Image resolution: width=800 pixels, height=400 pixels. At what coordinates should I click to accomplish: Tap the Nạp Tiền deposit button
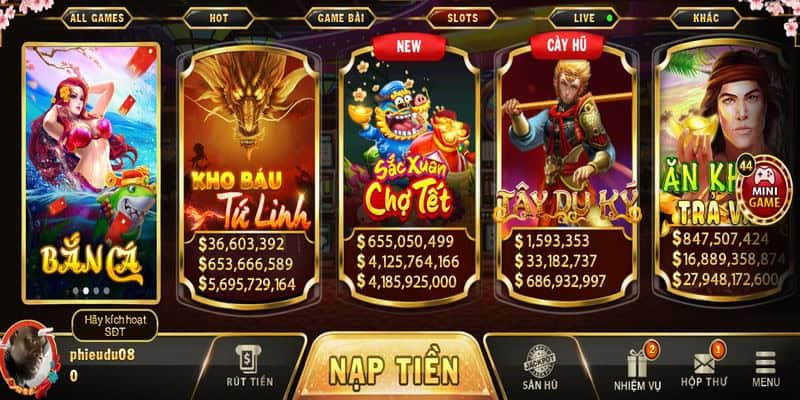pos(393,368)
